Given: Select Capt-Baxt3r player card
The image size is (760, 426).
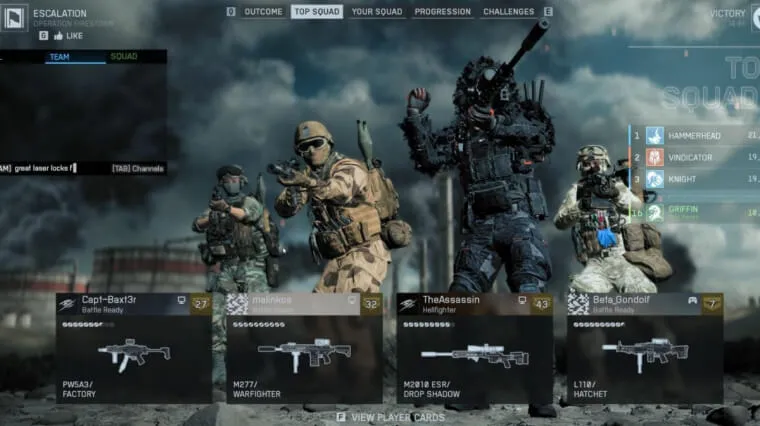Looking at the screenshot, I should 133,347.
